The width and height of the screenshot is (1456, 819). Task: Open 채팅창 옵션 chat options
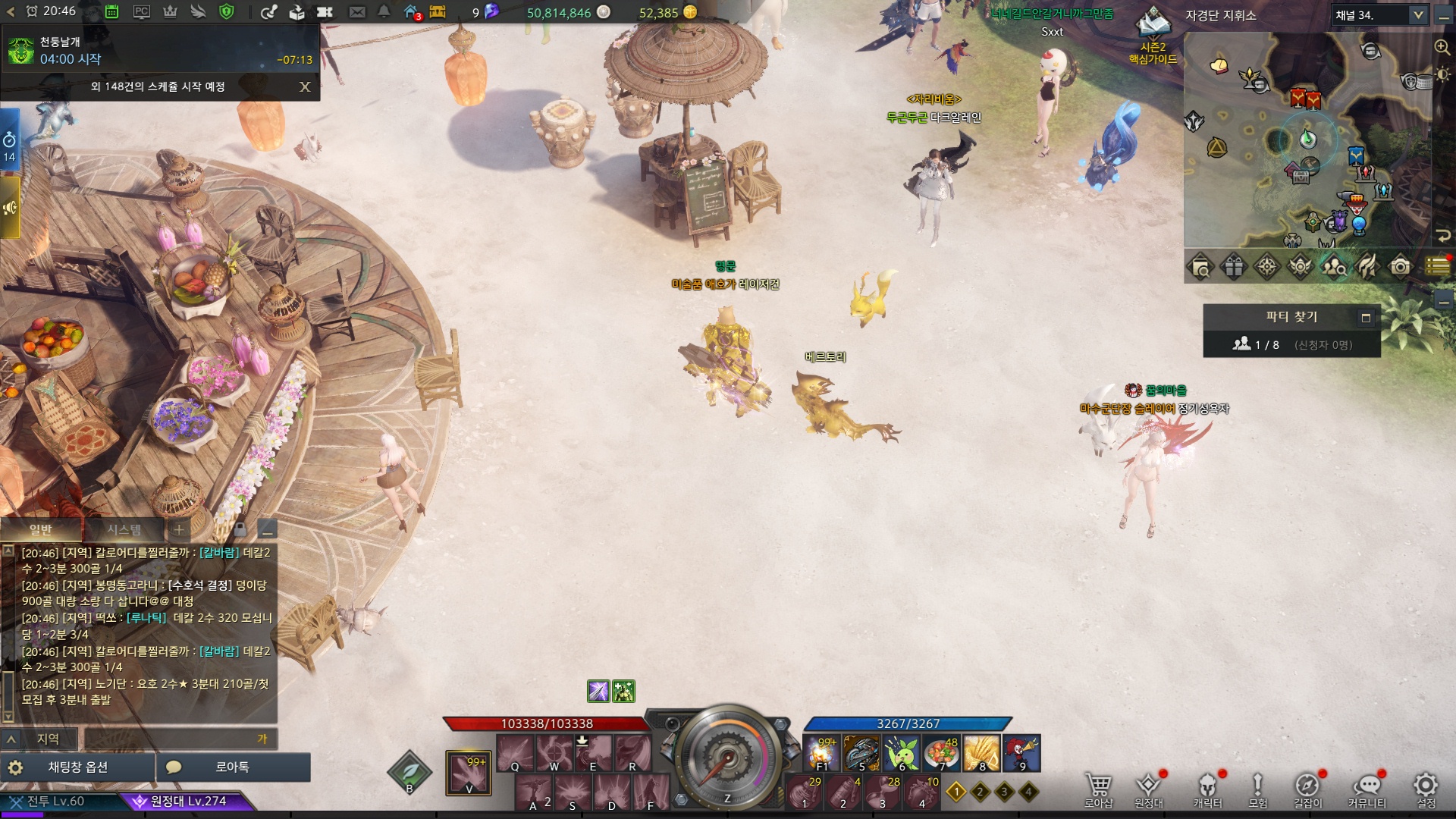tap(77, 767)
